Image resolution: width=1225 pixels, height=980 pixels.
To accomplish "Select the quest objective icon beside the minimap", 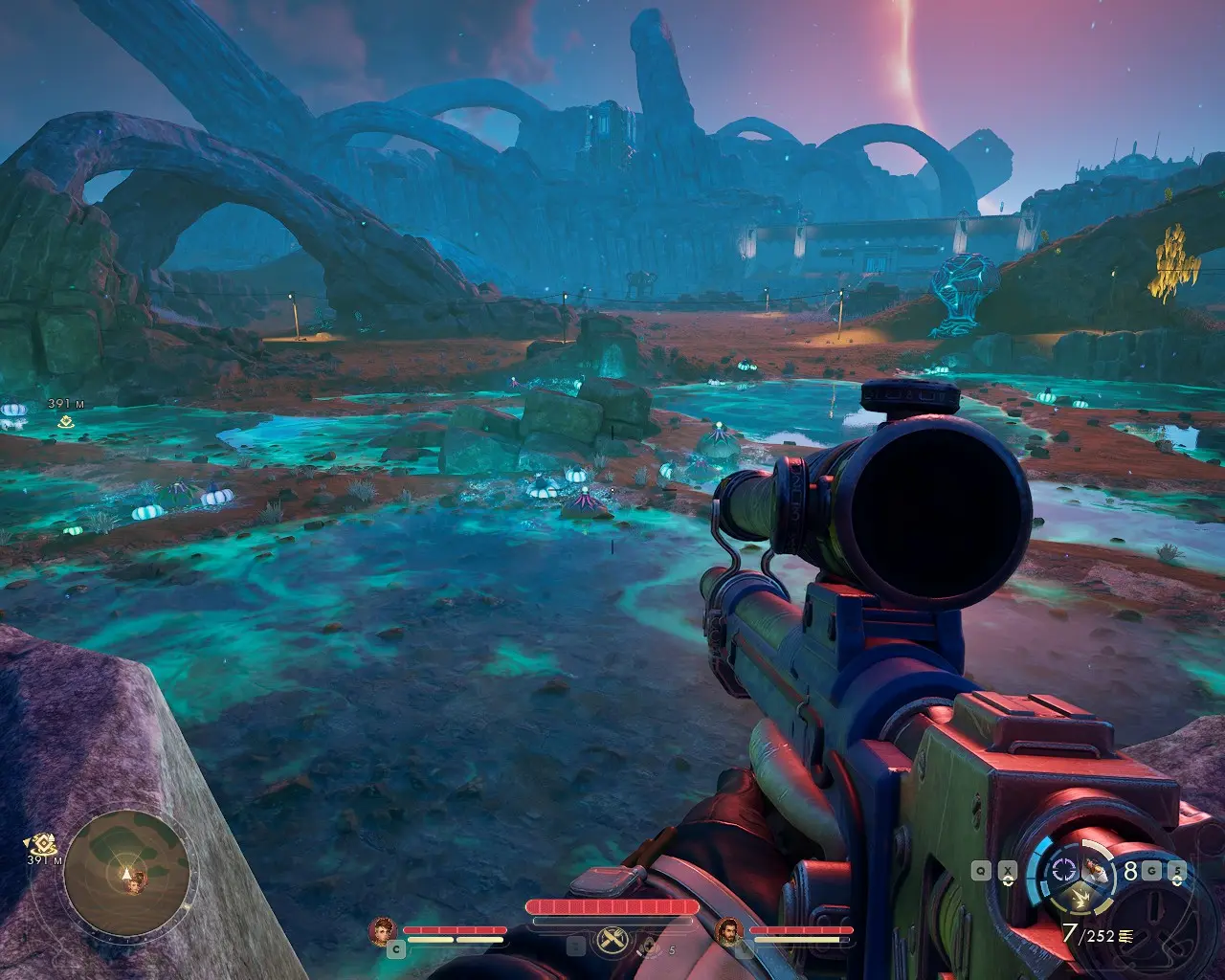I will pos(44,844).
